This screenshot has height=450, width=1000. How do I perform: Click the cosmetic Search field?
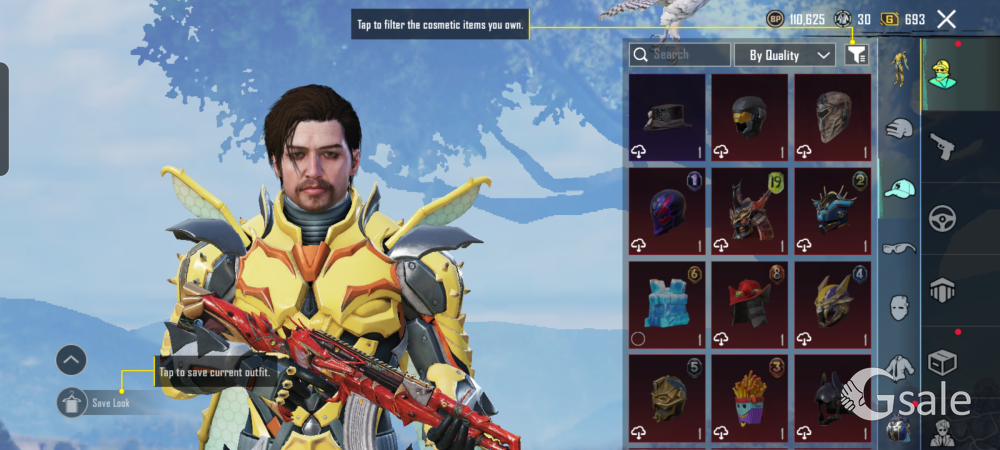680,55
